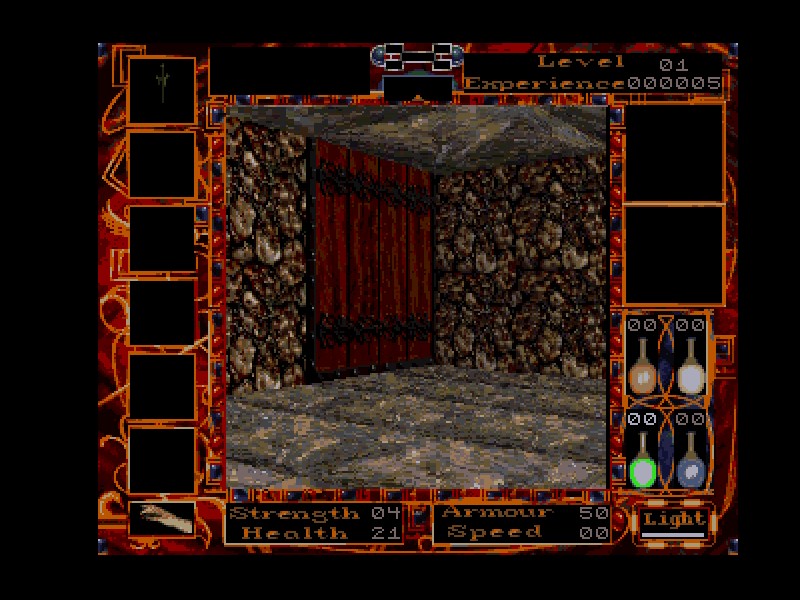Select the dagger in the inventory slot
The height and width of the screenshot is (600, 800).
click(x=160, y=89)
